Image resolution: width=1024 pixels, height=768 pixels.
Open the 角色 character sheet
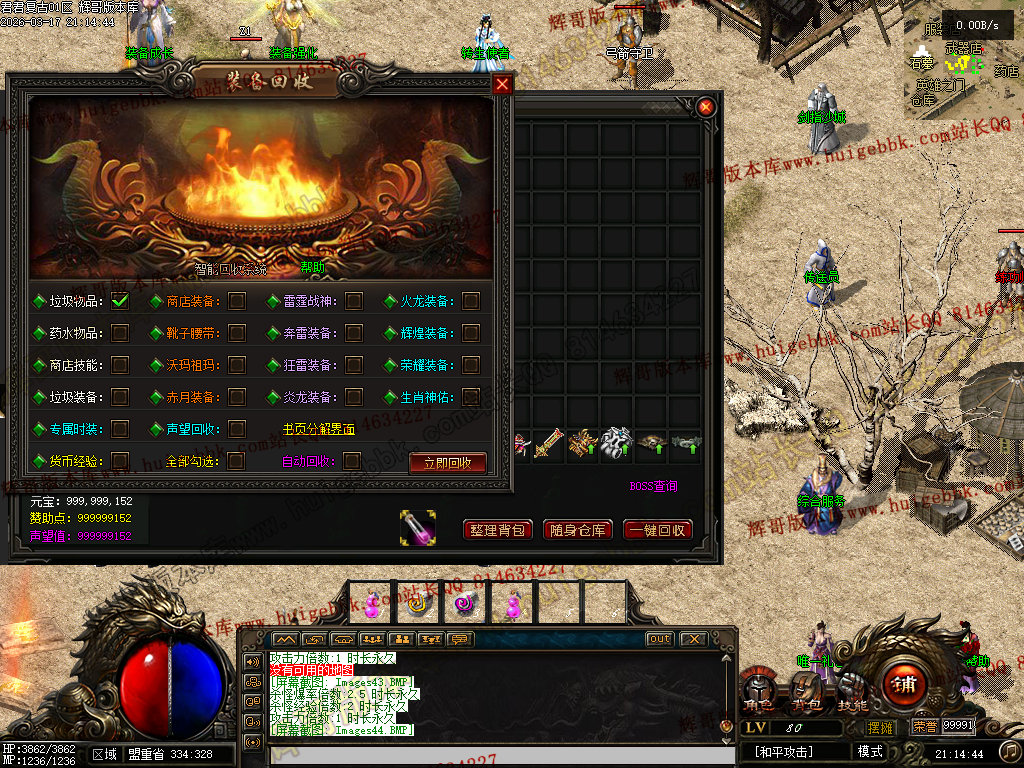[x=760, y=689]
